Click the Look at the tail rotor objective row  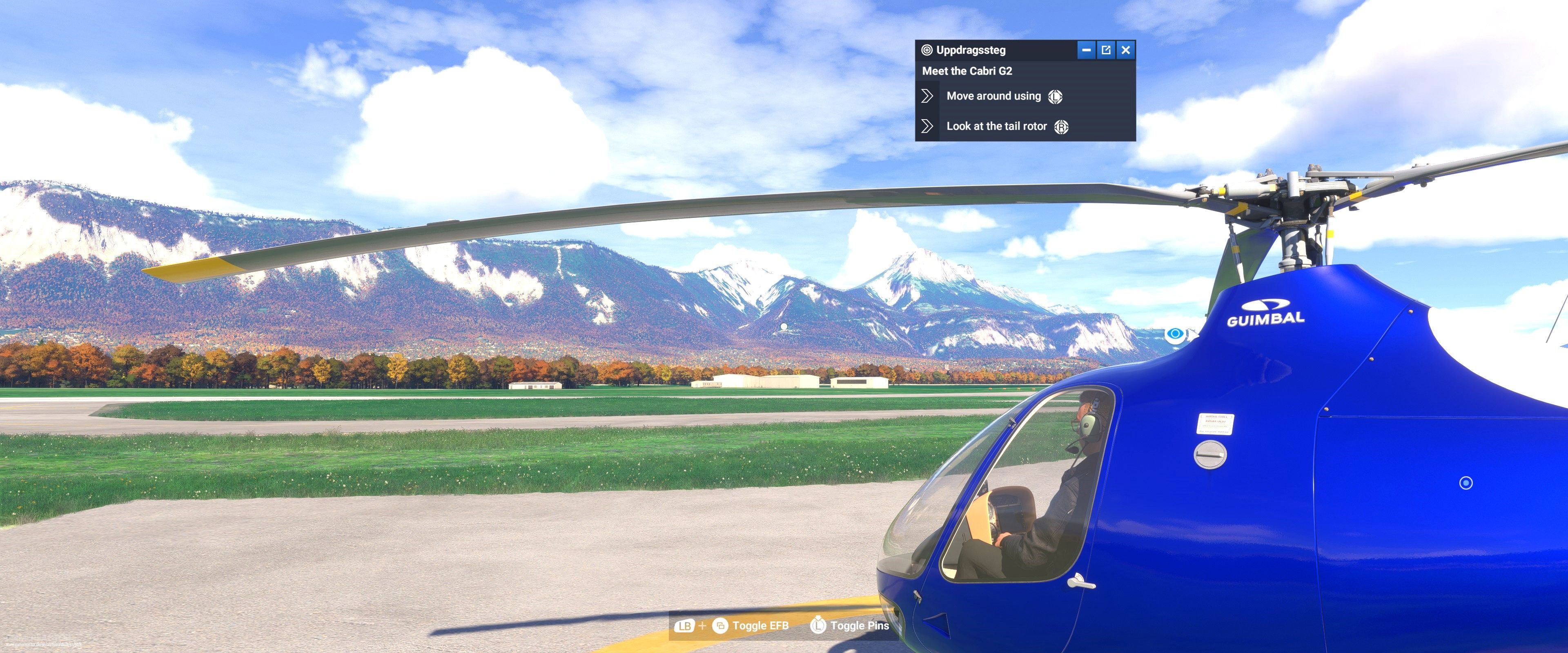(996, 126)
